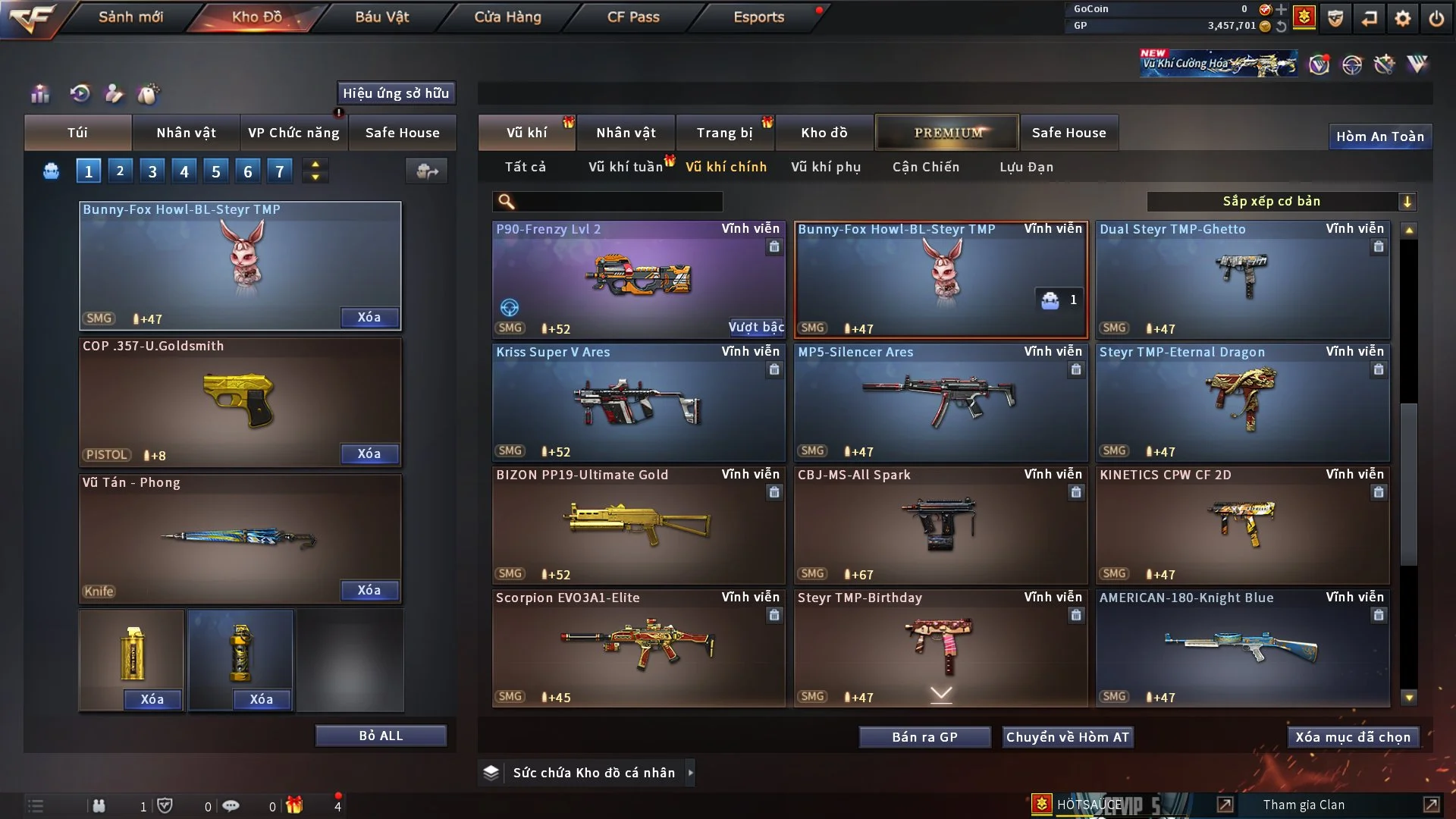Open the settings gear icon
Viewport: 1456px width, 819px height.
pyautogui.click(x=1403, y=18)
